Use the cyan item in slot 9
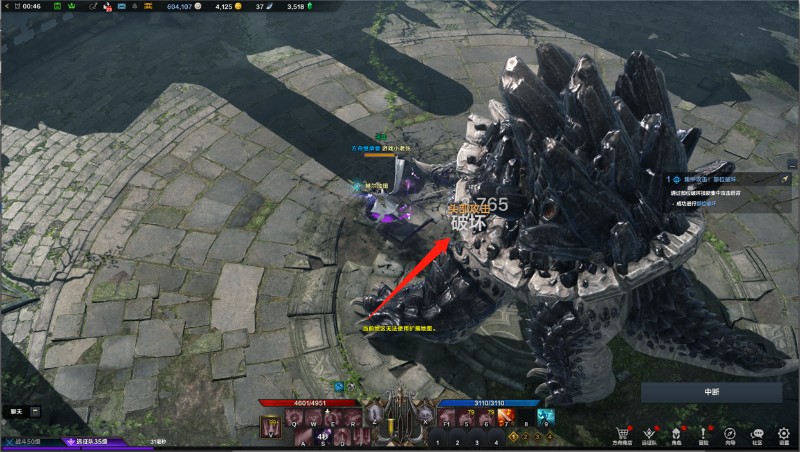 click(545, 416)
